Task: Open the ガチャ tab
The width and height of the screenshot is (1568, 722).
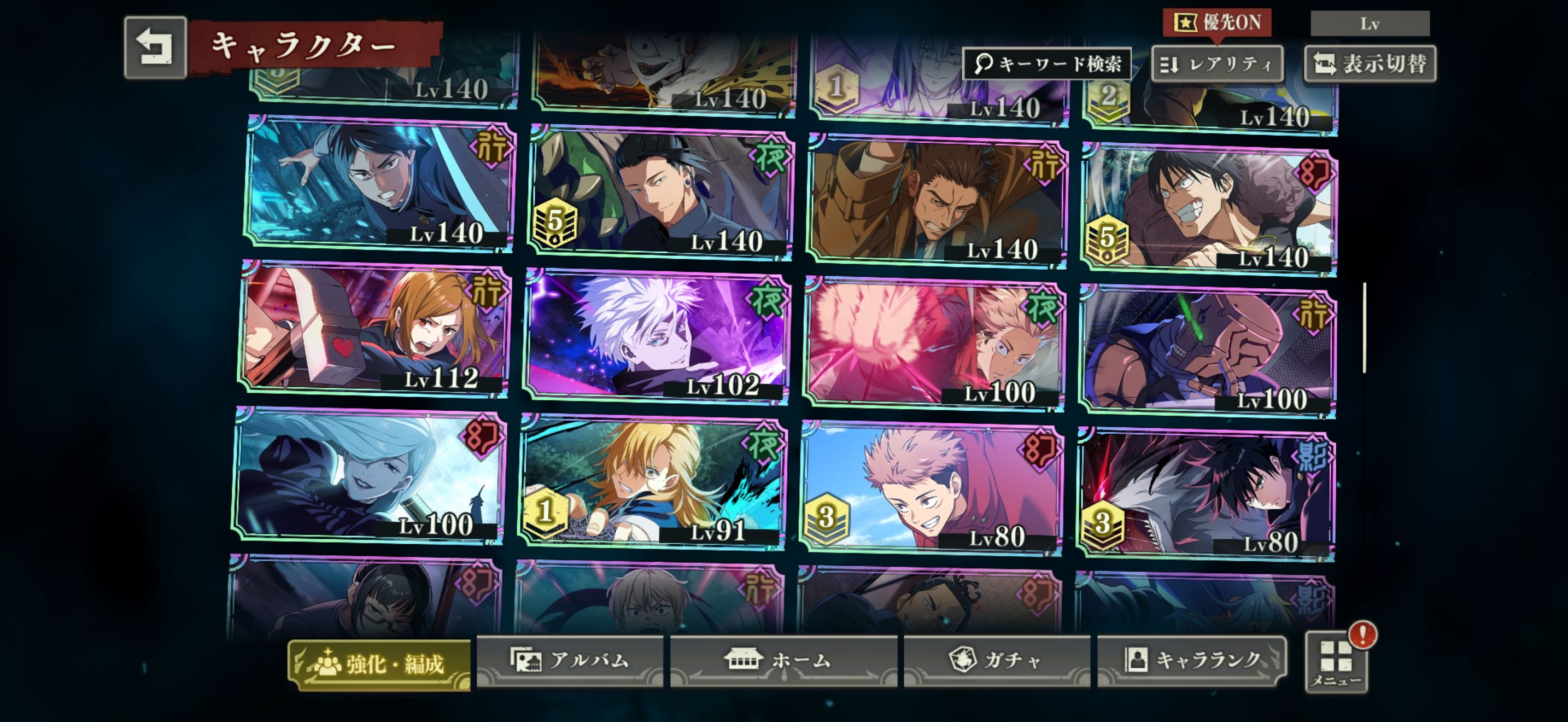Action: click(x=997, y=661)
